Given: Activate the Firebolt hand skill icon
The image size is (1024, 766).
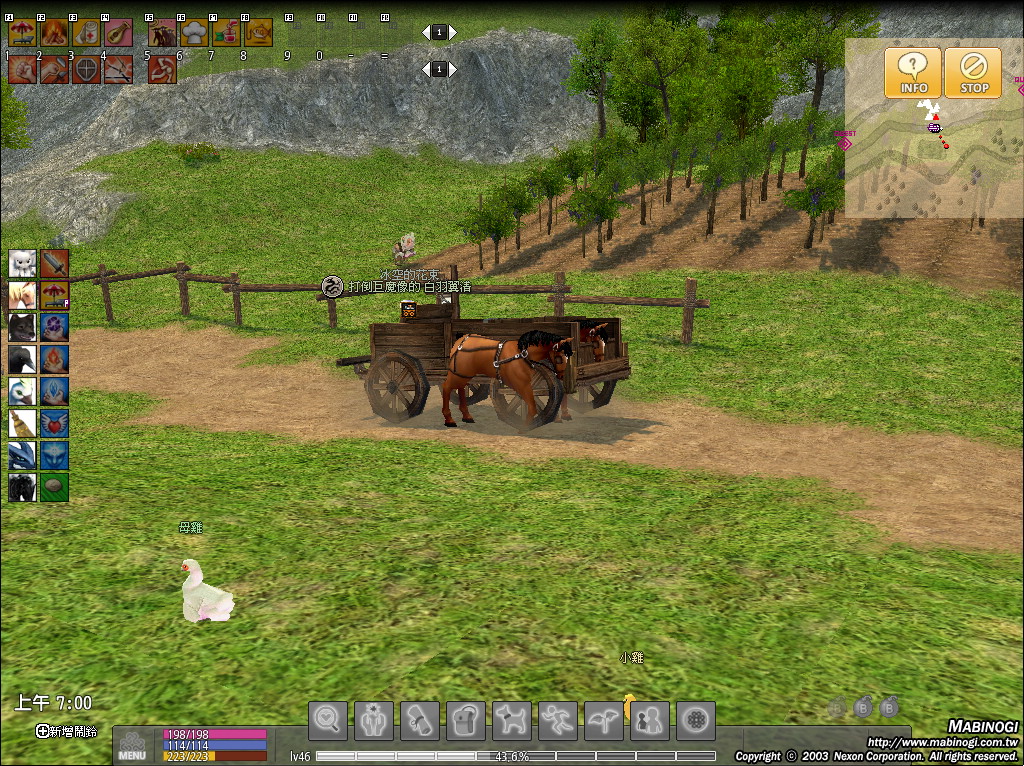Looking at the screenshot, I should 55,359.
